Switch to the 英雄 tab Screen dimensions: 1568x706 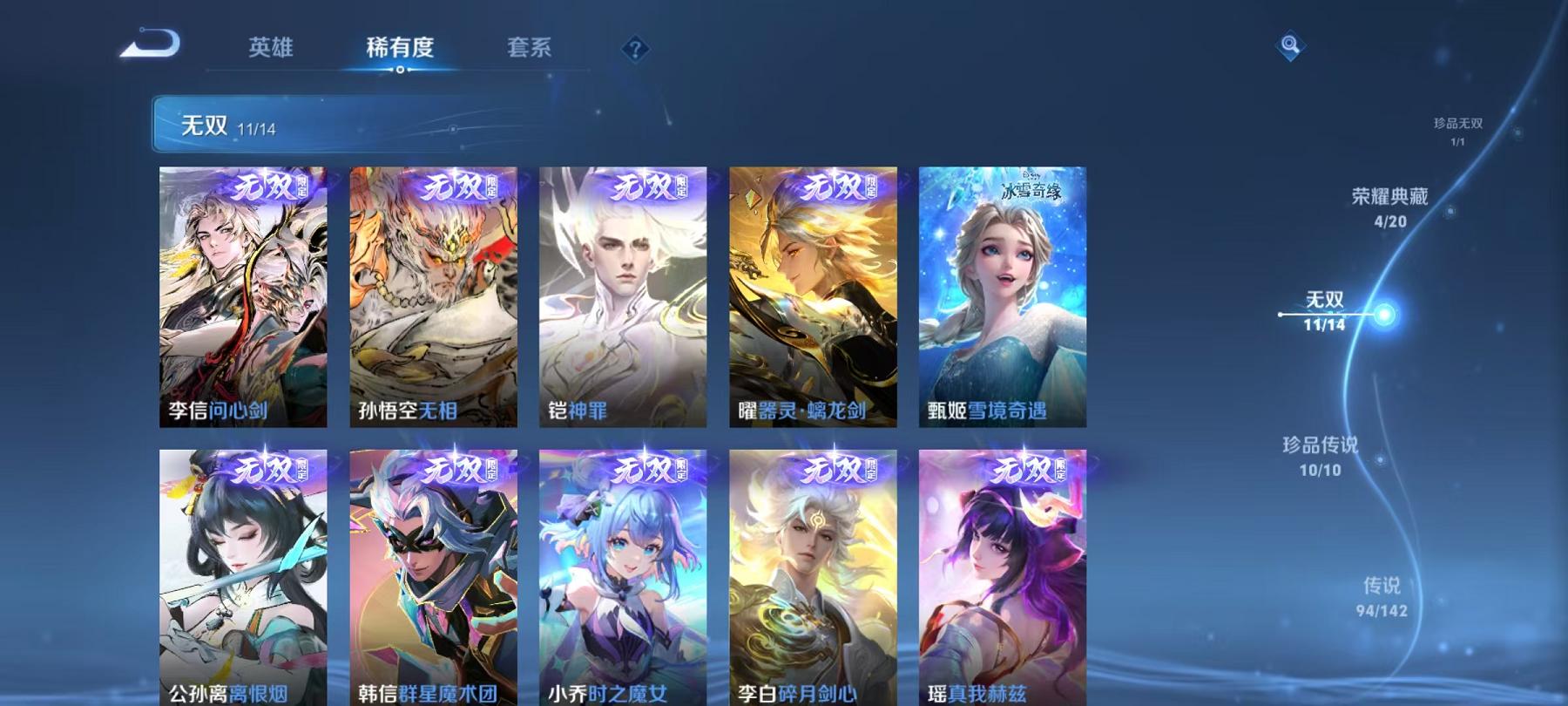(271, 50)
